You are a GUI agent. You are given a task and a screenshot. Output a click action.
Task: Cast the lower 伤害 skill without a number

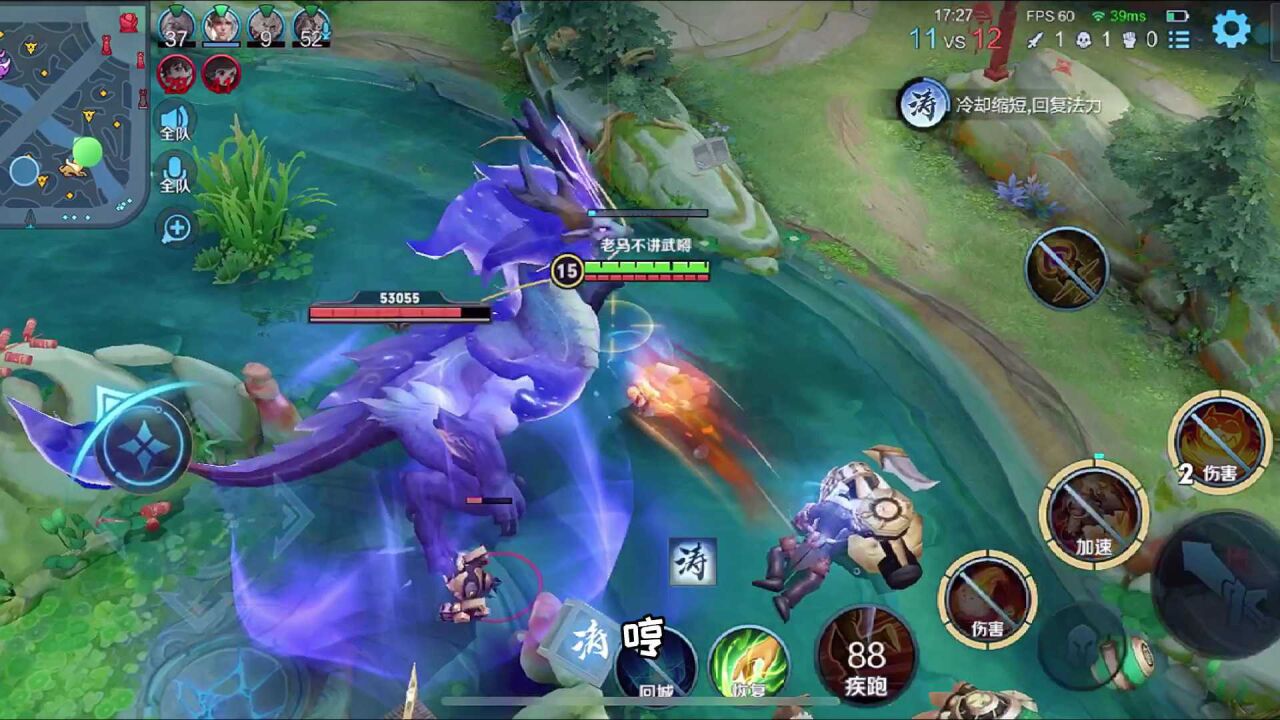coord(987,600)
